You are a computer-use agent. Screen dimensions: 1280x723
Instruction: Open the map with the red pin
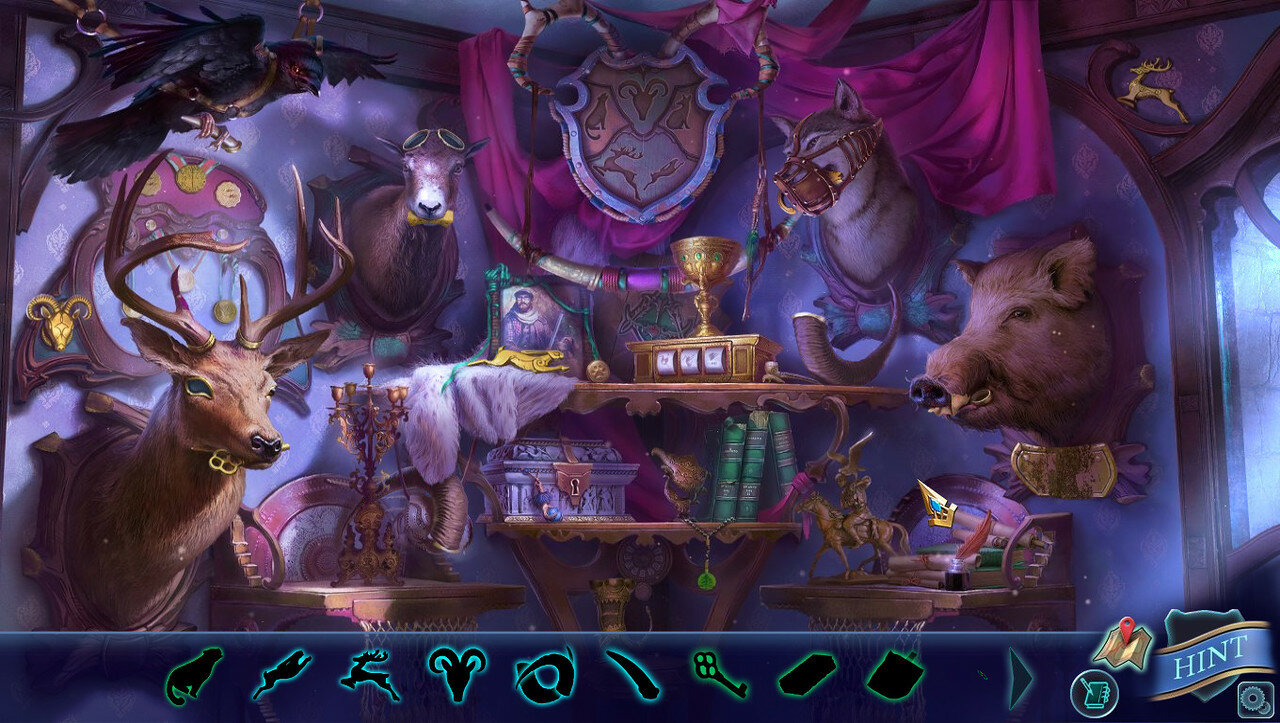click(x=1122, y=645)
